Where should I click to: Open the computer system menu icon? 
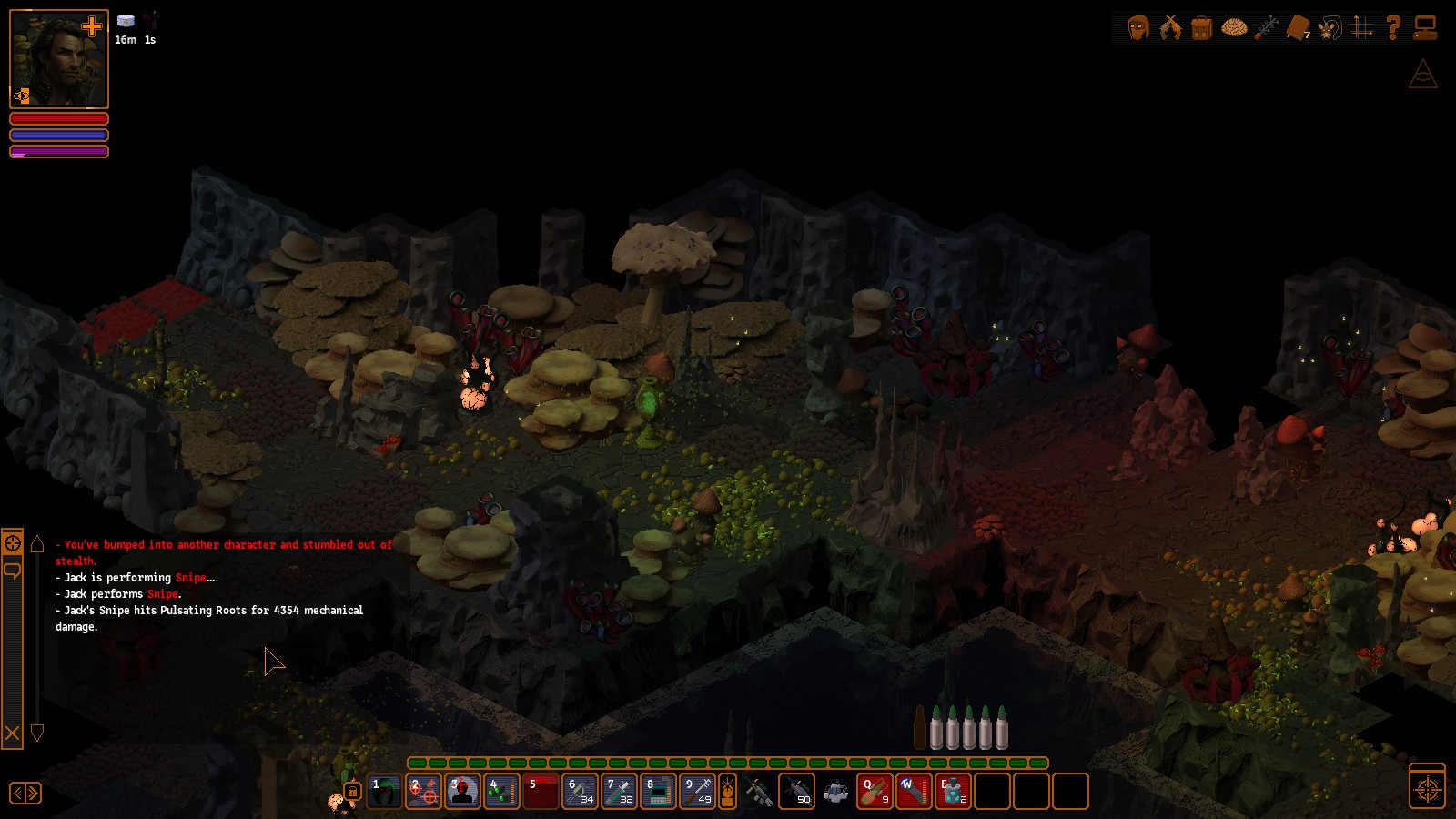click(1425, 28)
